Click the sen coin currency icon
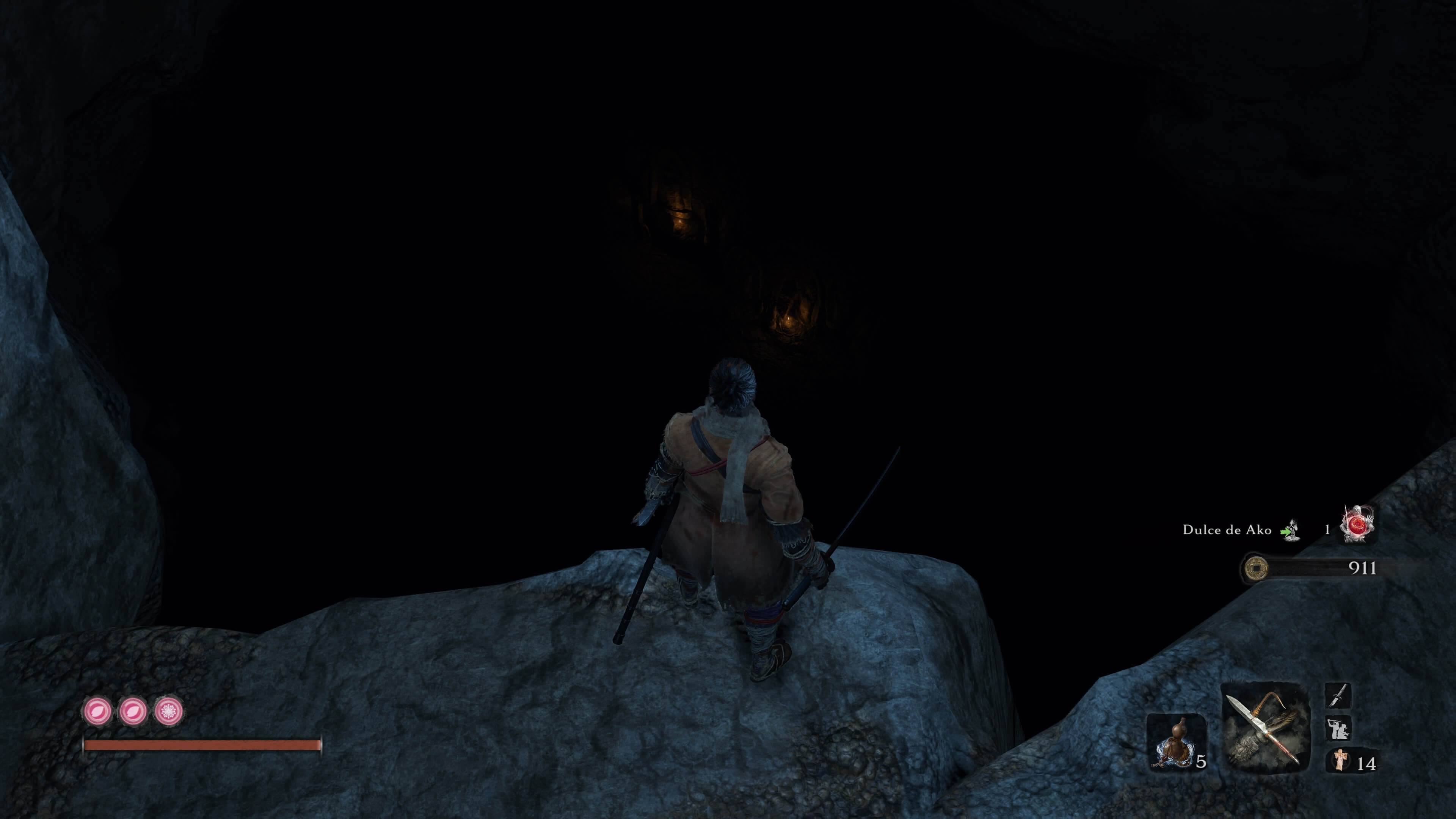The image size is (1456, 819). click(x=1258, y=568)
